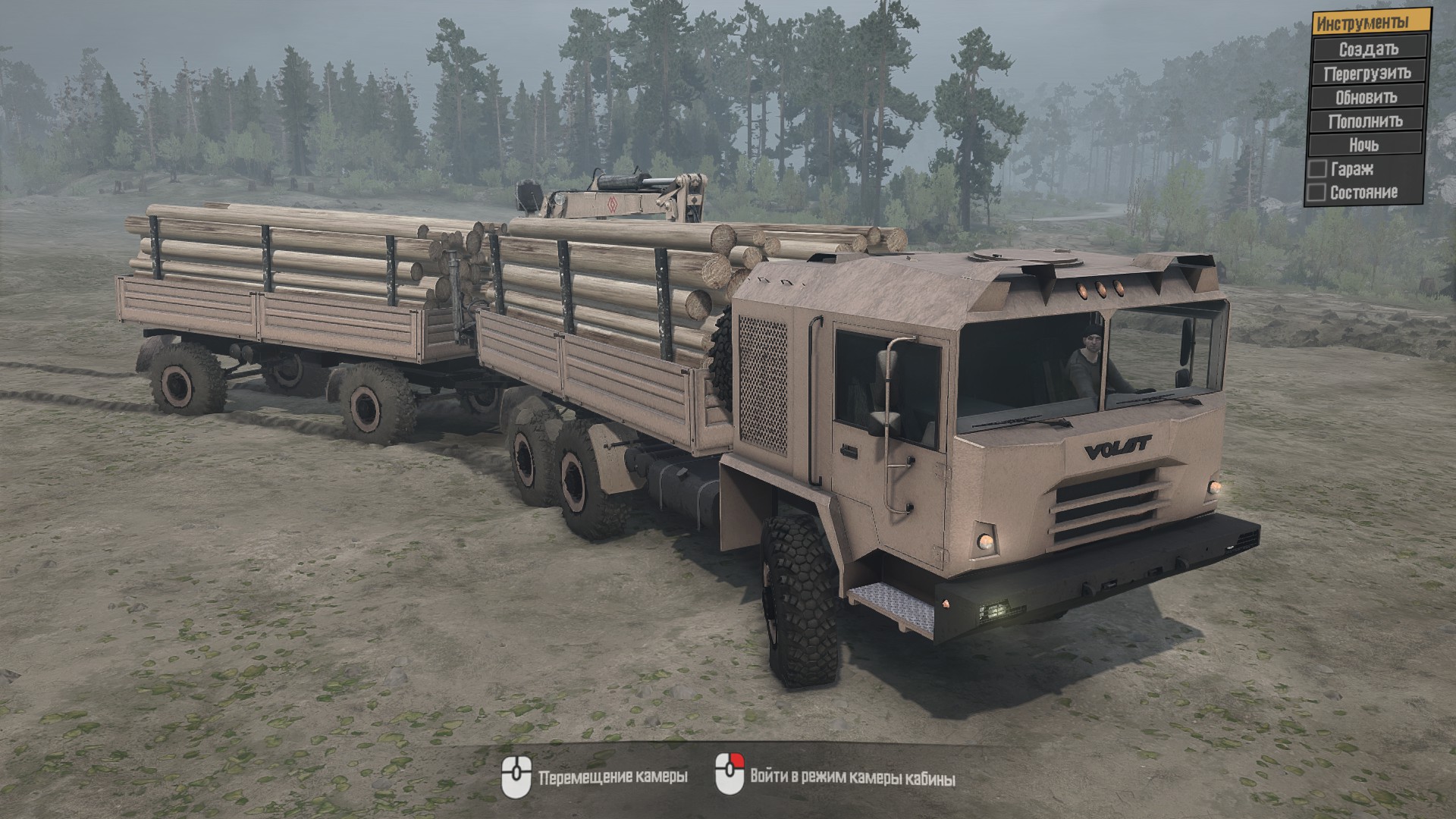This screenshot has width=1456, height=819.
Task: Enable the Состояние checkbox
Action: 1316,193
